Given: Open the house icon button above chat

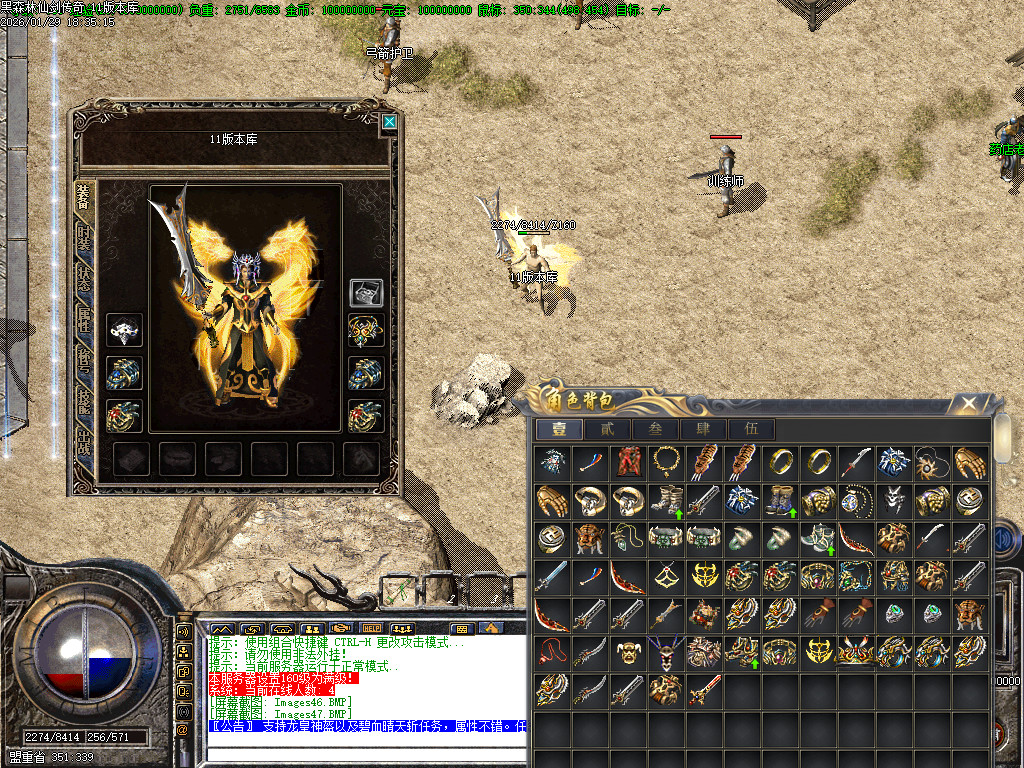Looking at the screenshot, I should pyautogui.click(x=490, y=628).
